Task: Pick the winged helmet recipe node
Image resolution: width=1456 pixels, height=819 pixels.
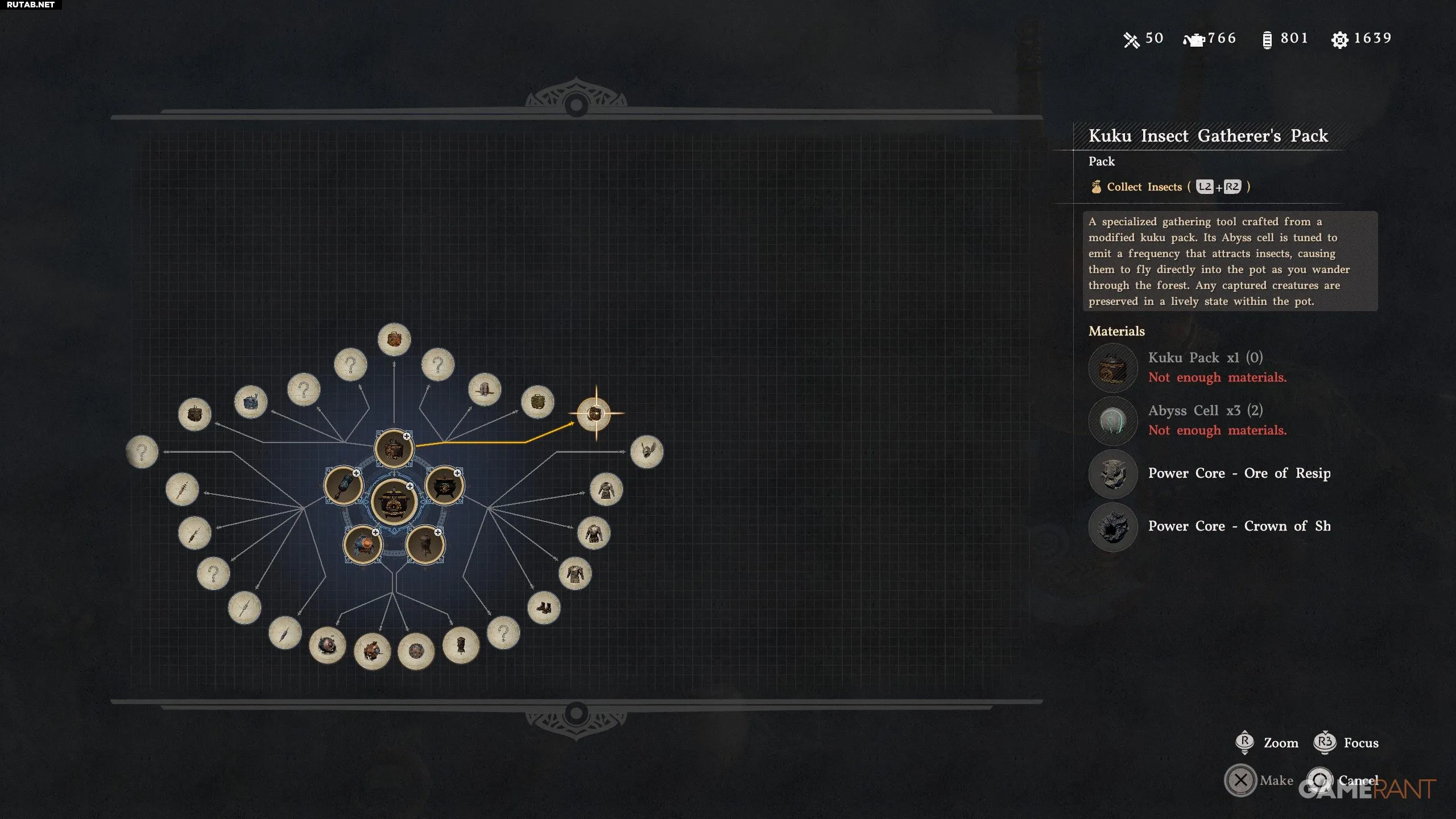Action: pyautogui.click(x=646, y=452)
